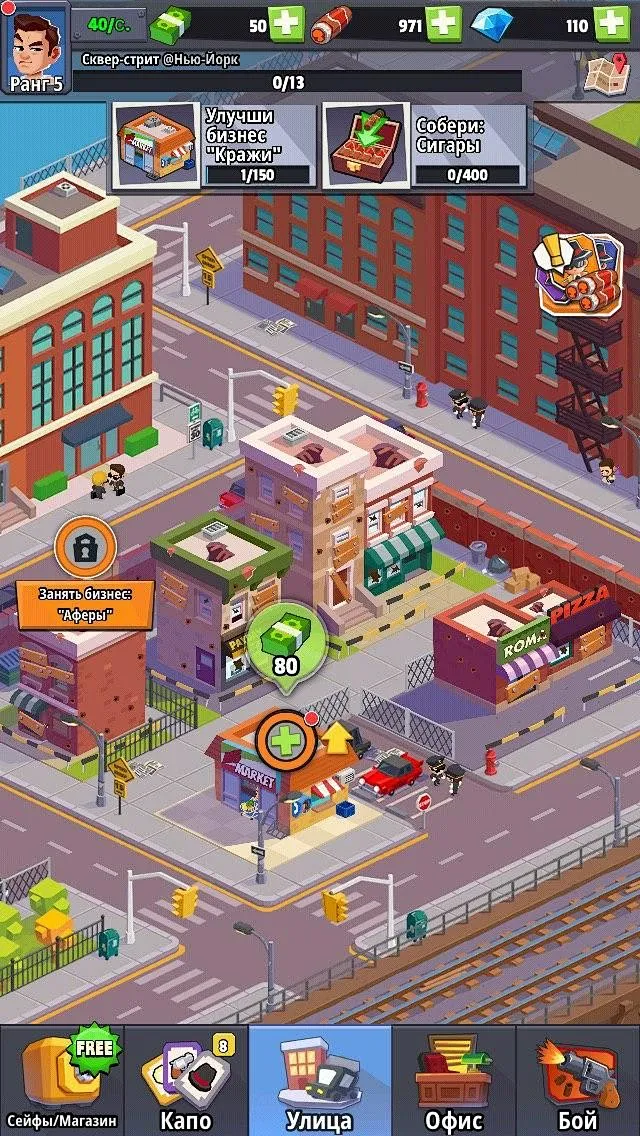Collect the 80 cash bubble
Viewport: 640px width, 1136px height.
[x=286, y=646]
